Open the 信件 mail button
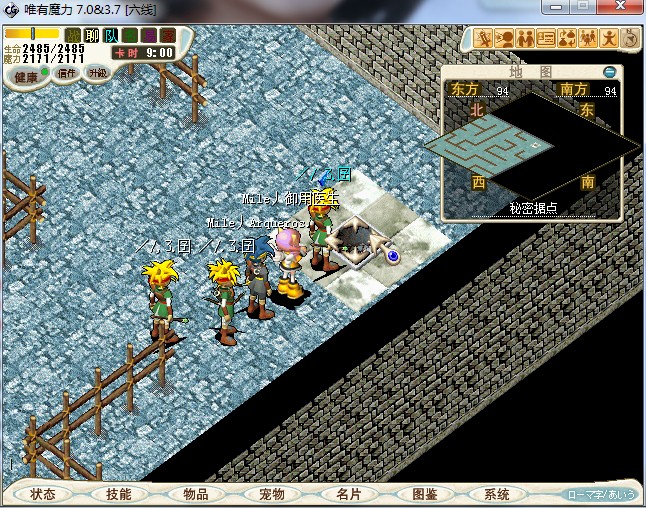This screenshot has width=646, height=508. tap(68, 73)
